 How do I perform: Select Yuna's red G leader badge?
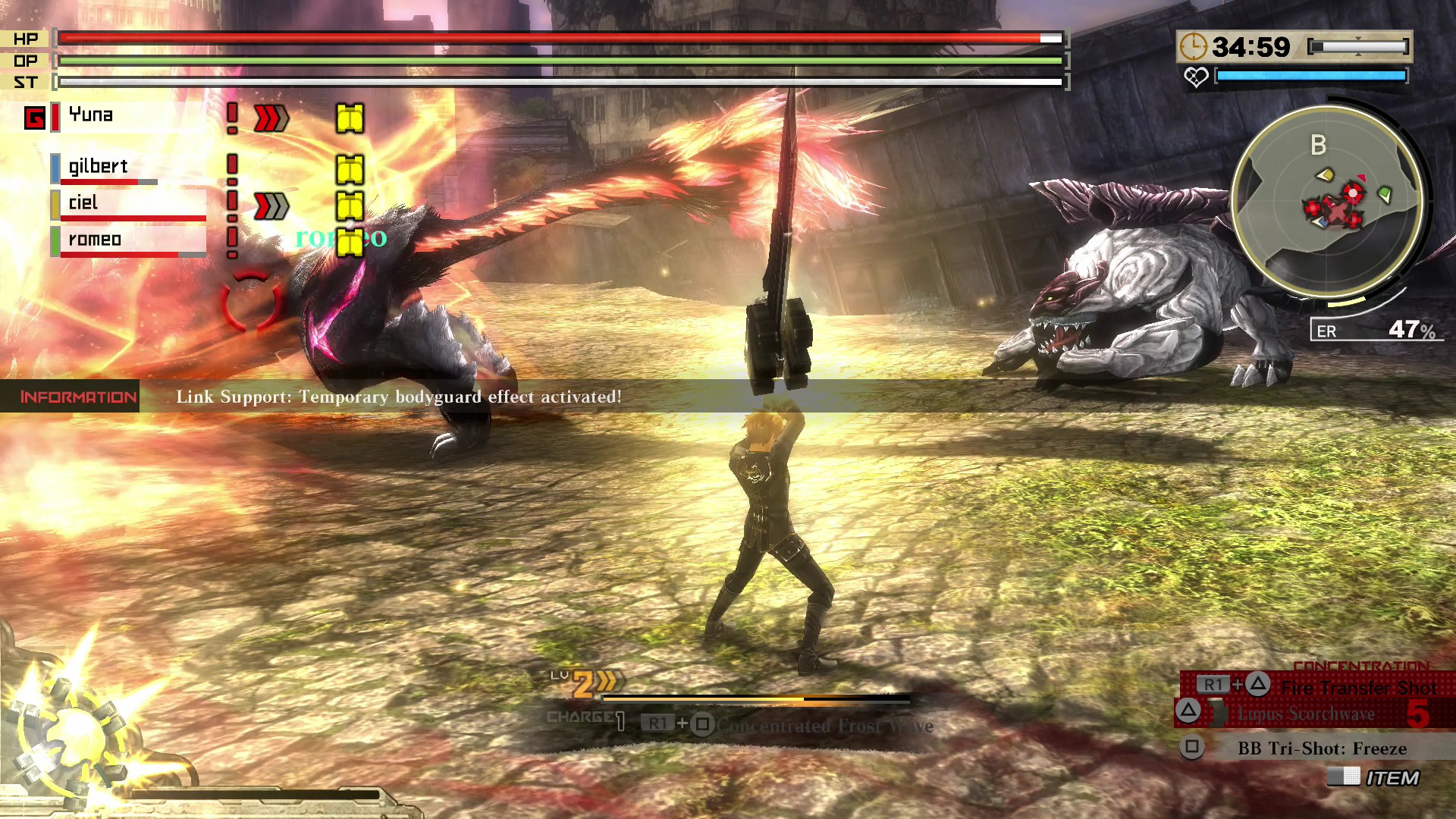[x=35, y=118]
